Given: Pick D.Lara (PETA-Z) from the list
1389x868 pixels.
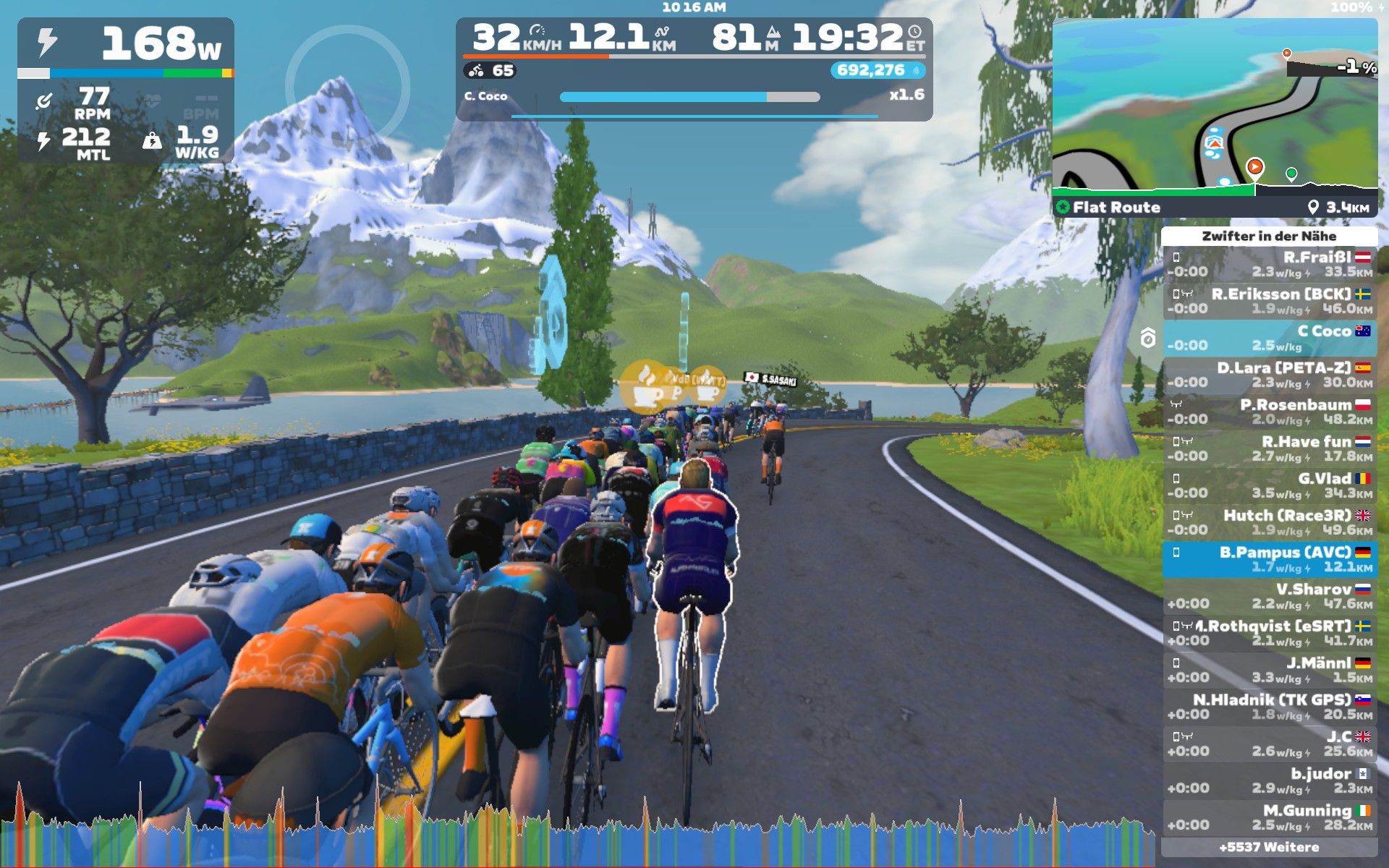Looking at the screenshot, I should click(1270, 375).
